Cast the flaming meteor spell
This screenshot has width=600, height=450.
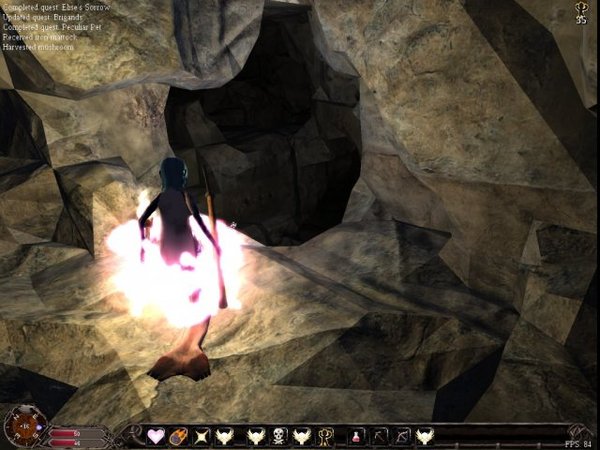[x=180, y=436]
